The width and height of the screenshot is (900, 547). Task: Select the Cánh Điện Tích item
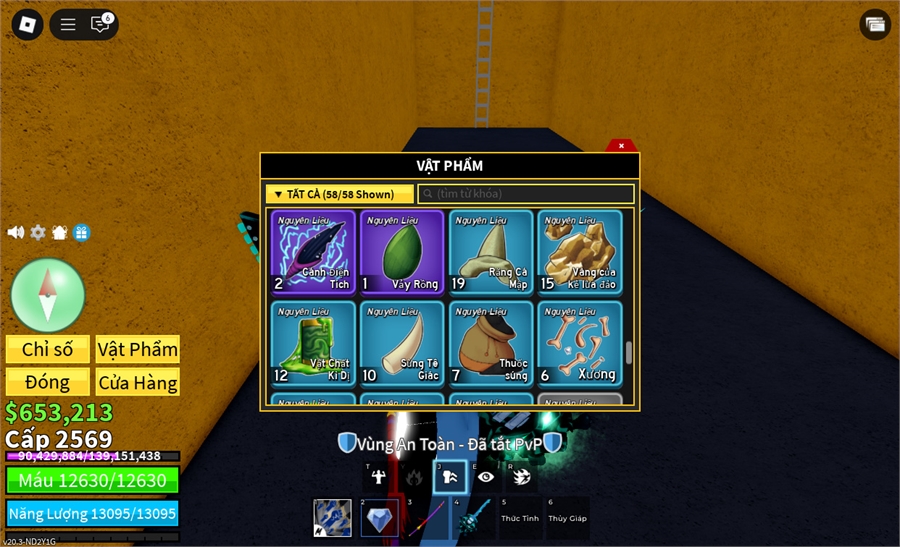[313, 252]
